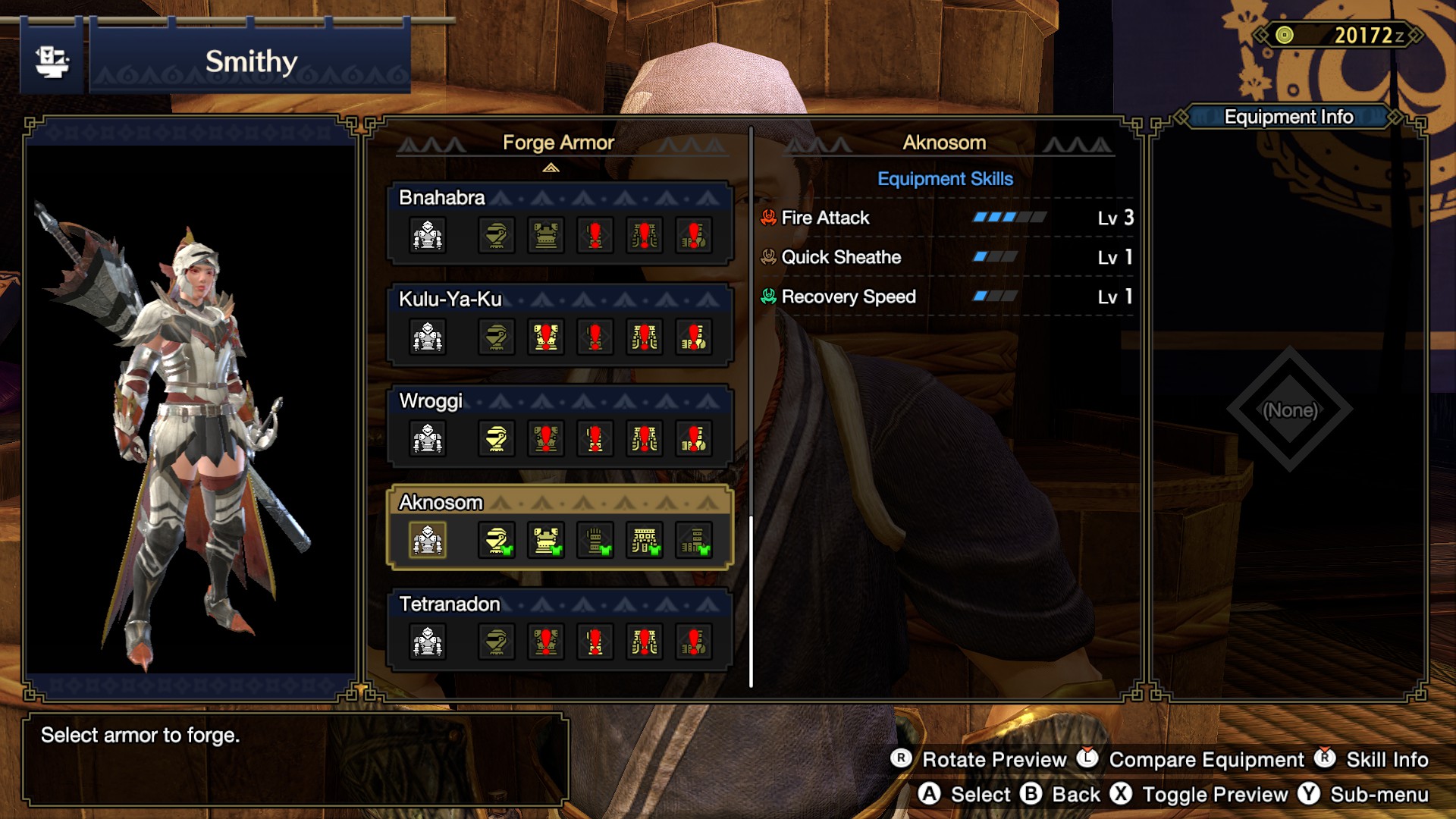
Task: Select the Aknosom chest armor piece
Action: [546, 540]
